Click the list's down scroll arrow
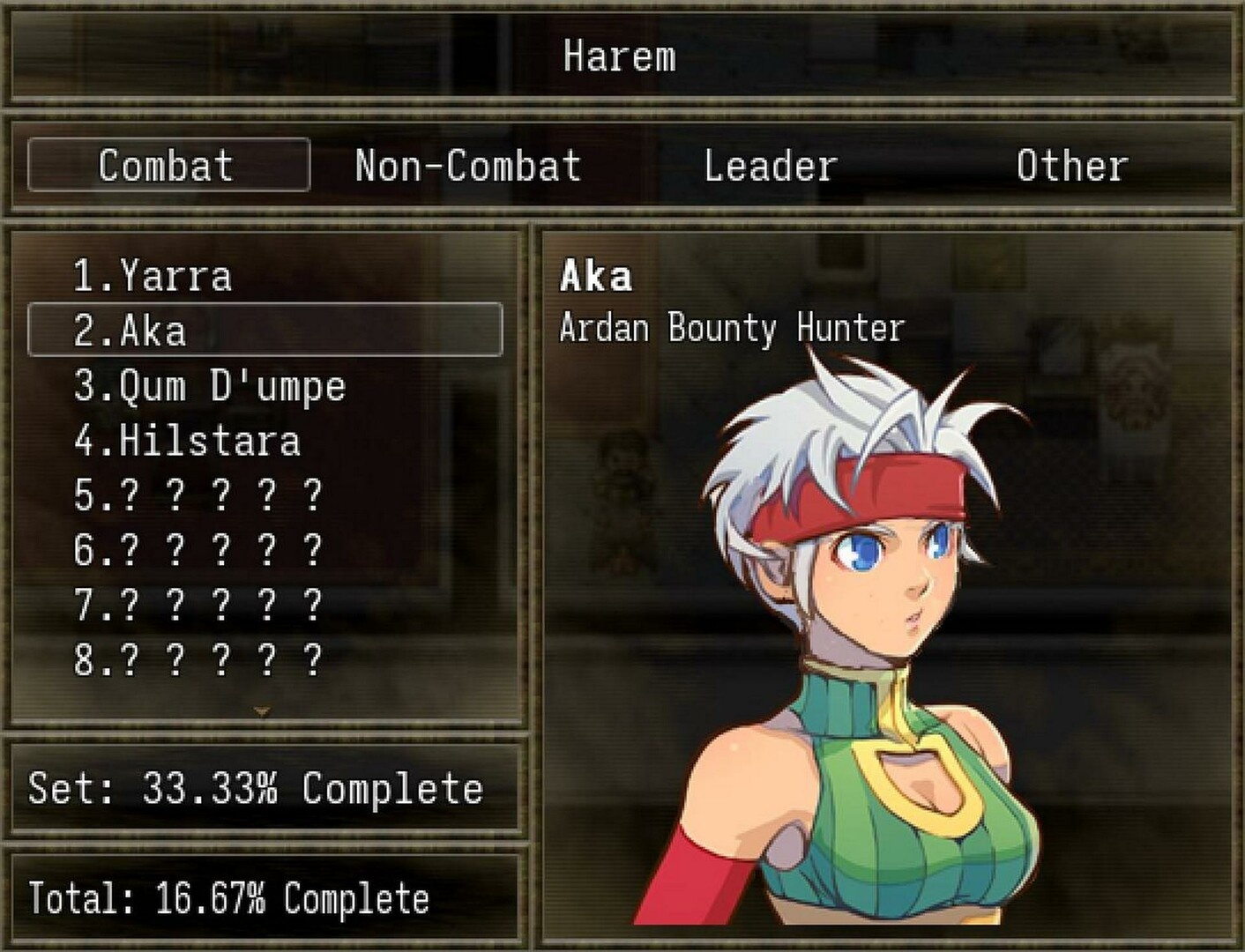Image resolution: width=1245 pixels, height=952 pixels. pos(262,710)
